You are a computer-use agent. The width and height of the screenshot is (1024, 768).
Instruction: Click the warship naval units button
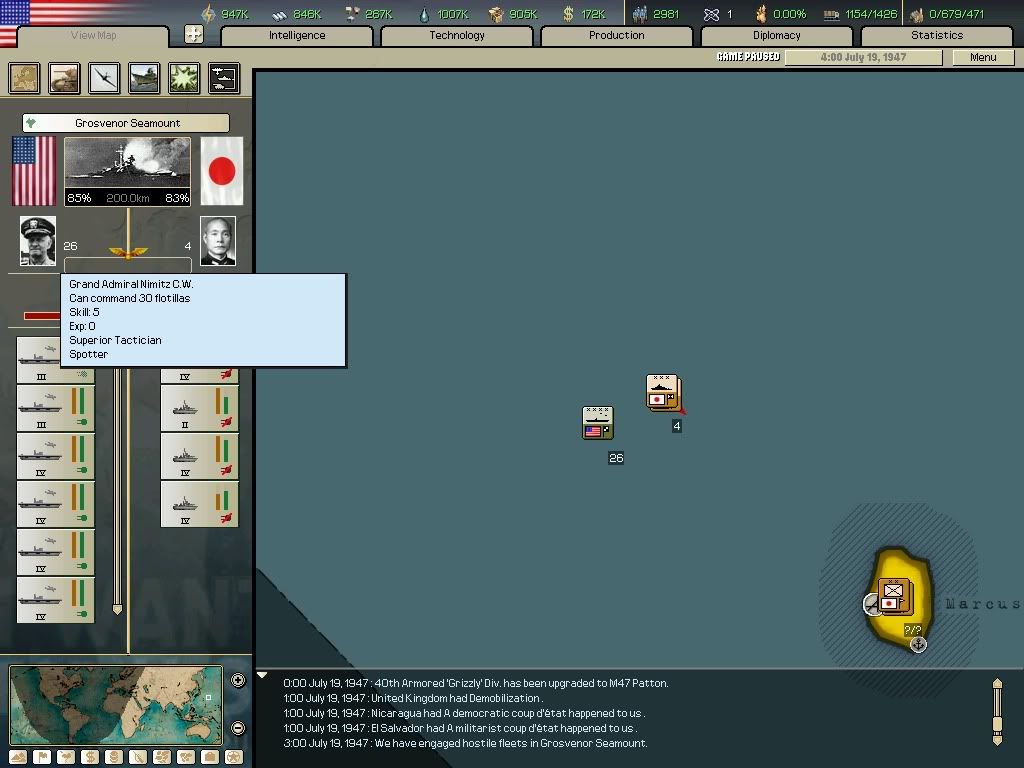[144, 78]
